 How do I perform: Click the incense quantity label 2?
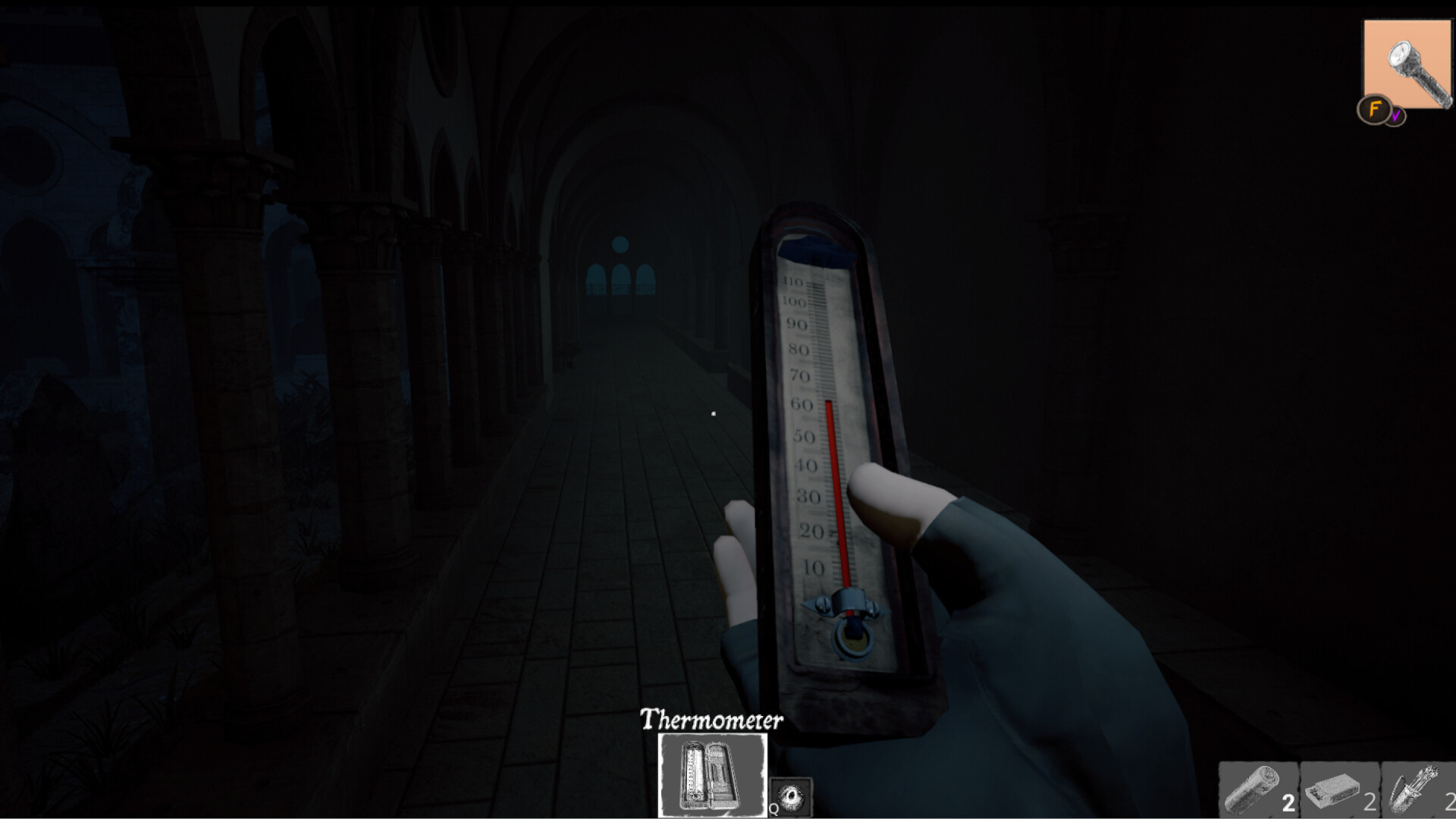pyautogui.click(x=1451, y=800)
